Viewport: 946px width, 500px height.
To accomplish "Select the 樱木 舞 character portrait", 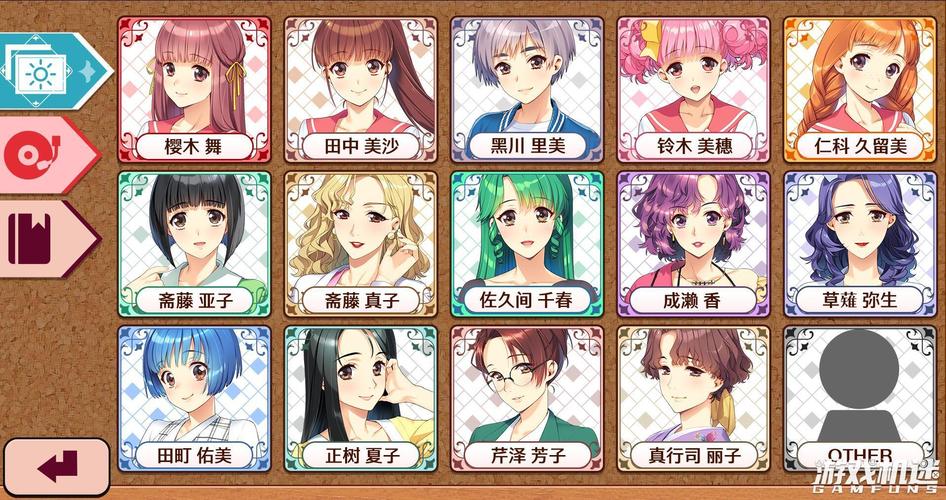I will click(x=194, y=89).
